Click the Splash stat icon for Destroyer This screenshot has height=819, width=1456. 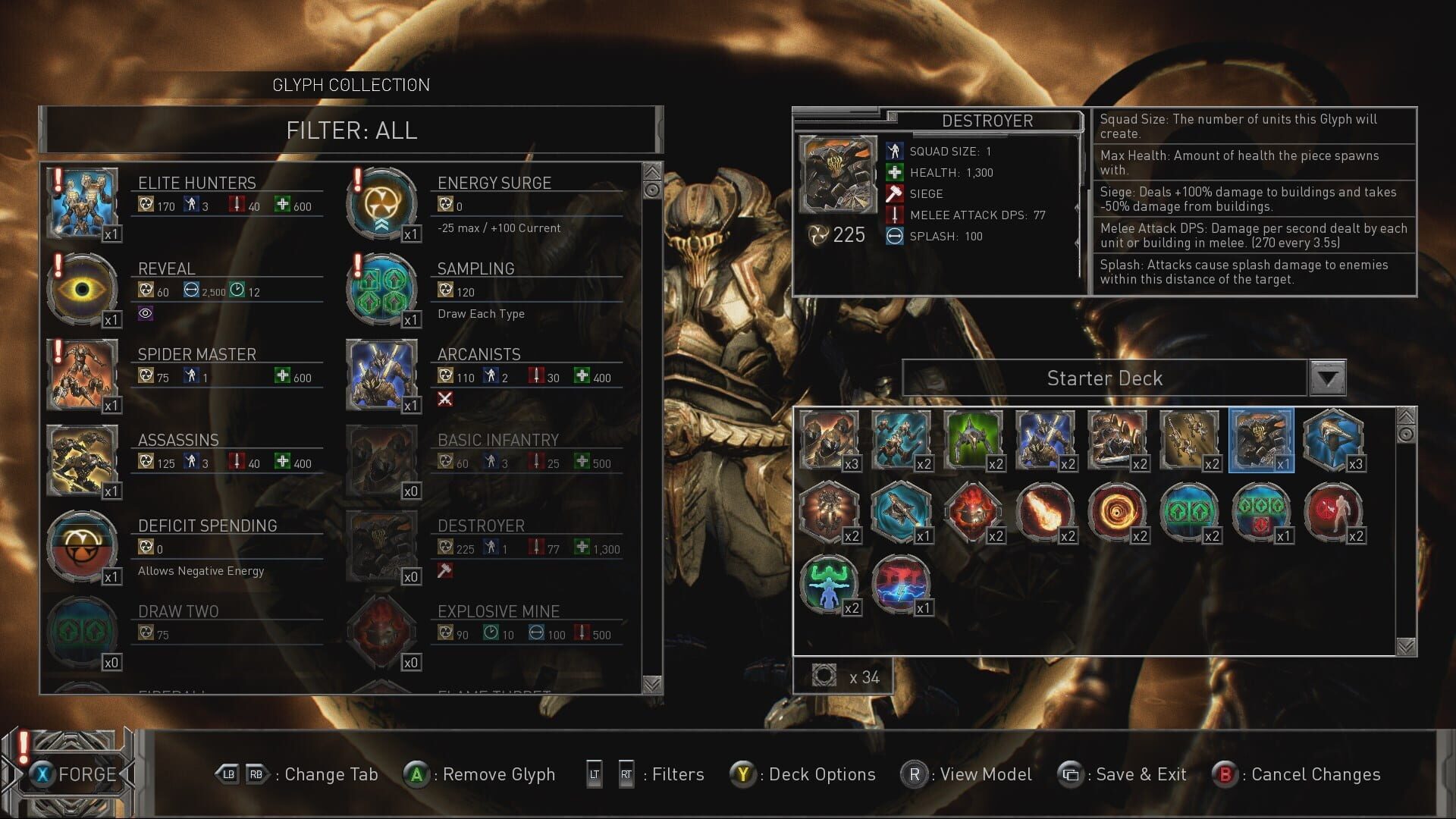click(x=895, y=236)
